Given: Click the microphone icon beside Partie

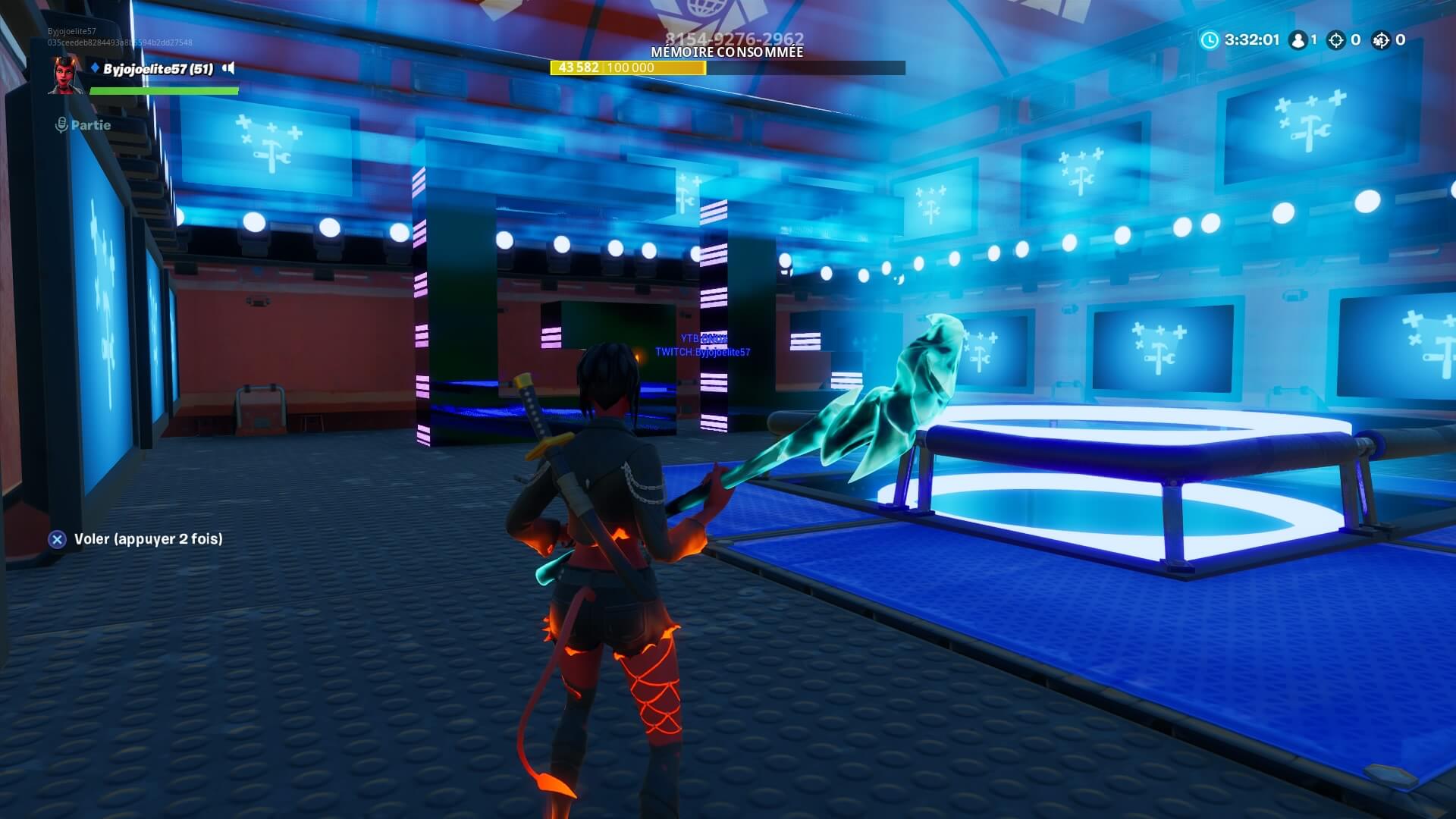Looking at the screenshot, I should point(61,125).
